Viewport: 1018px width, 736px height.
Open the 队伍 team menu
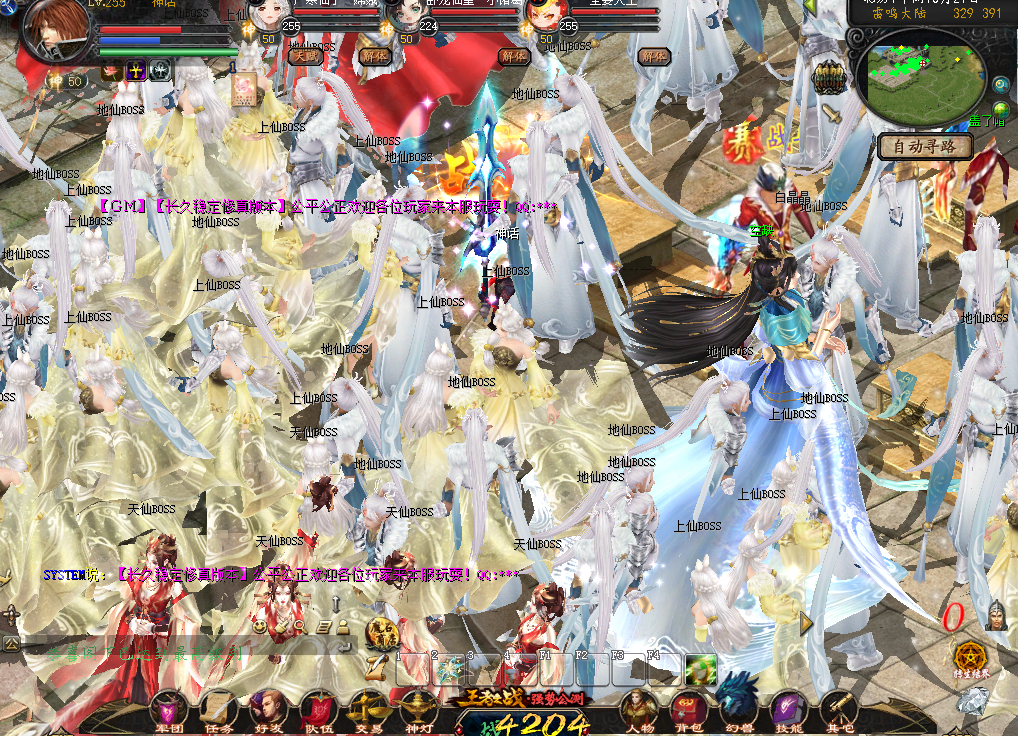(x=317, y=710)
